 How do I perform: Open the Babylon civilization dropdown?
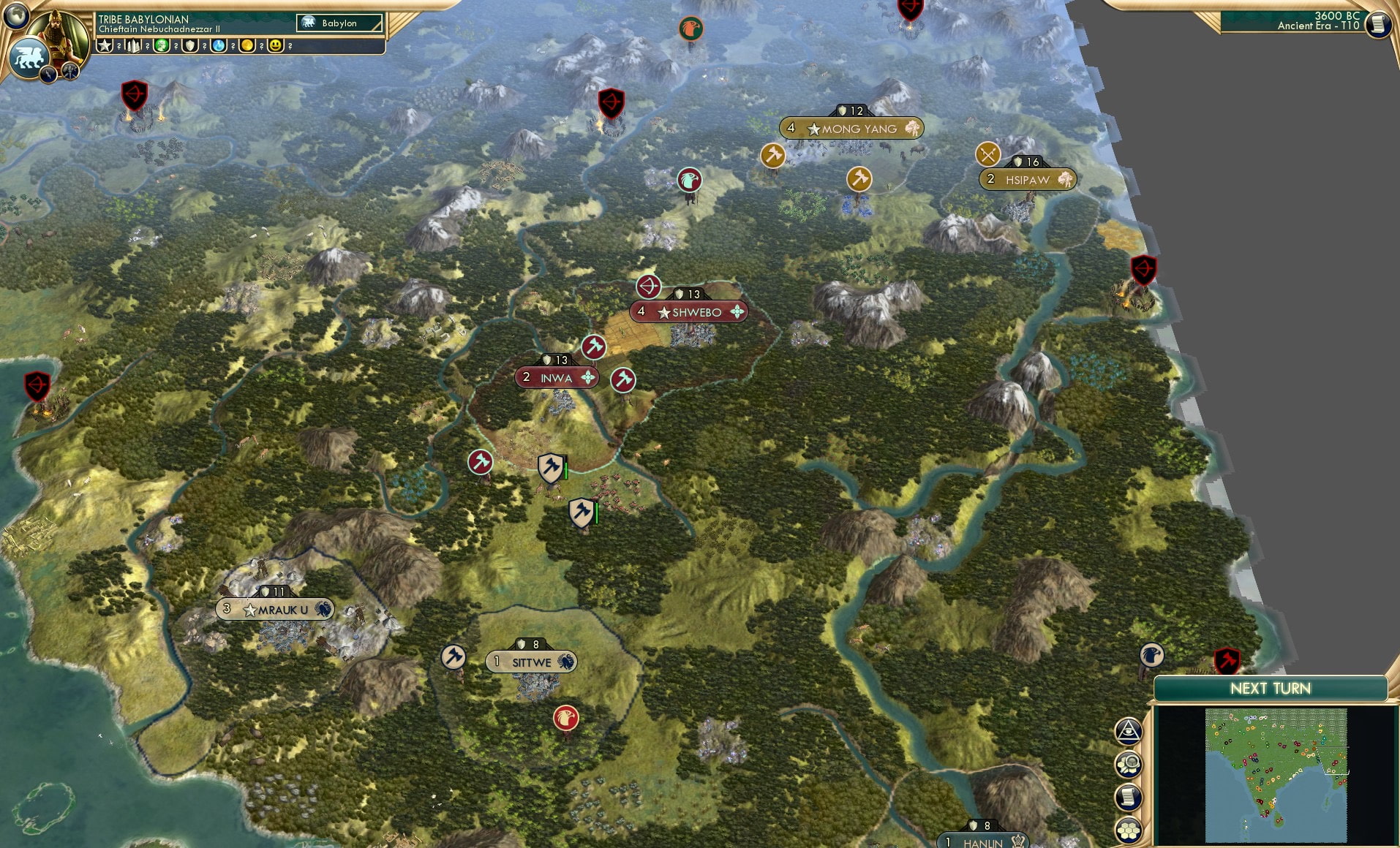pyautogui.click(x=340, y=23)
